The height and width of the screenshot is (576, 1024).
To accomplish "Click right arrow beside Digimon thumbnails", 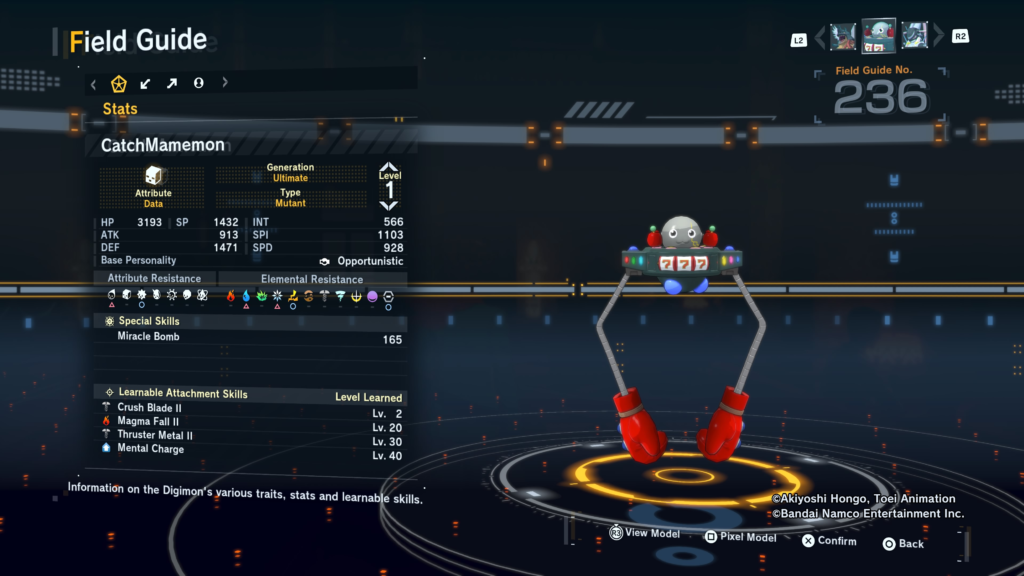I will [938, 38].
